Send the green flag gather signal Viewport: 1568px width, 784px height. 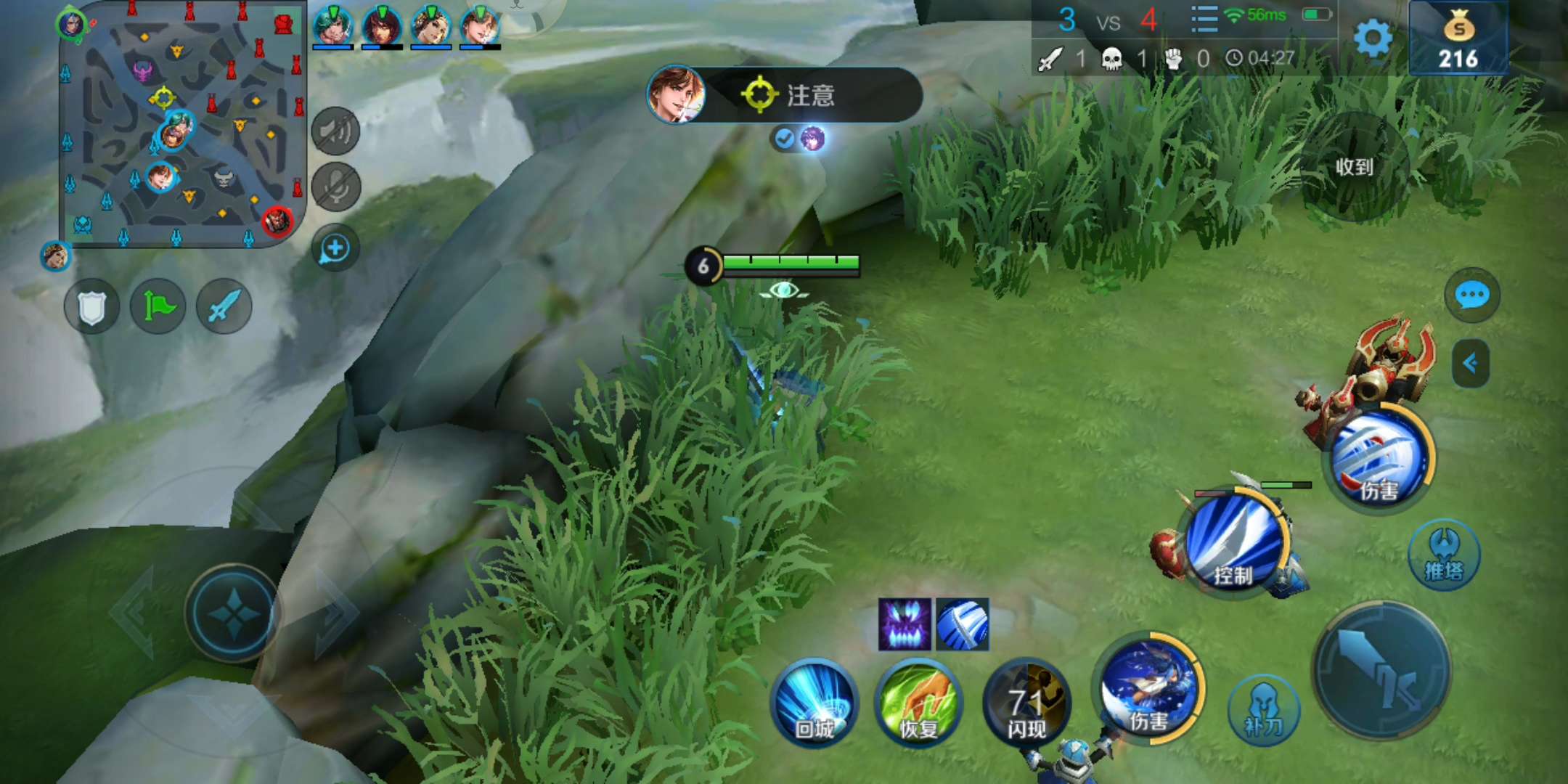point(158,307)
